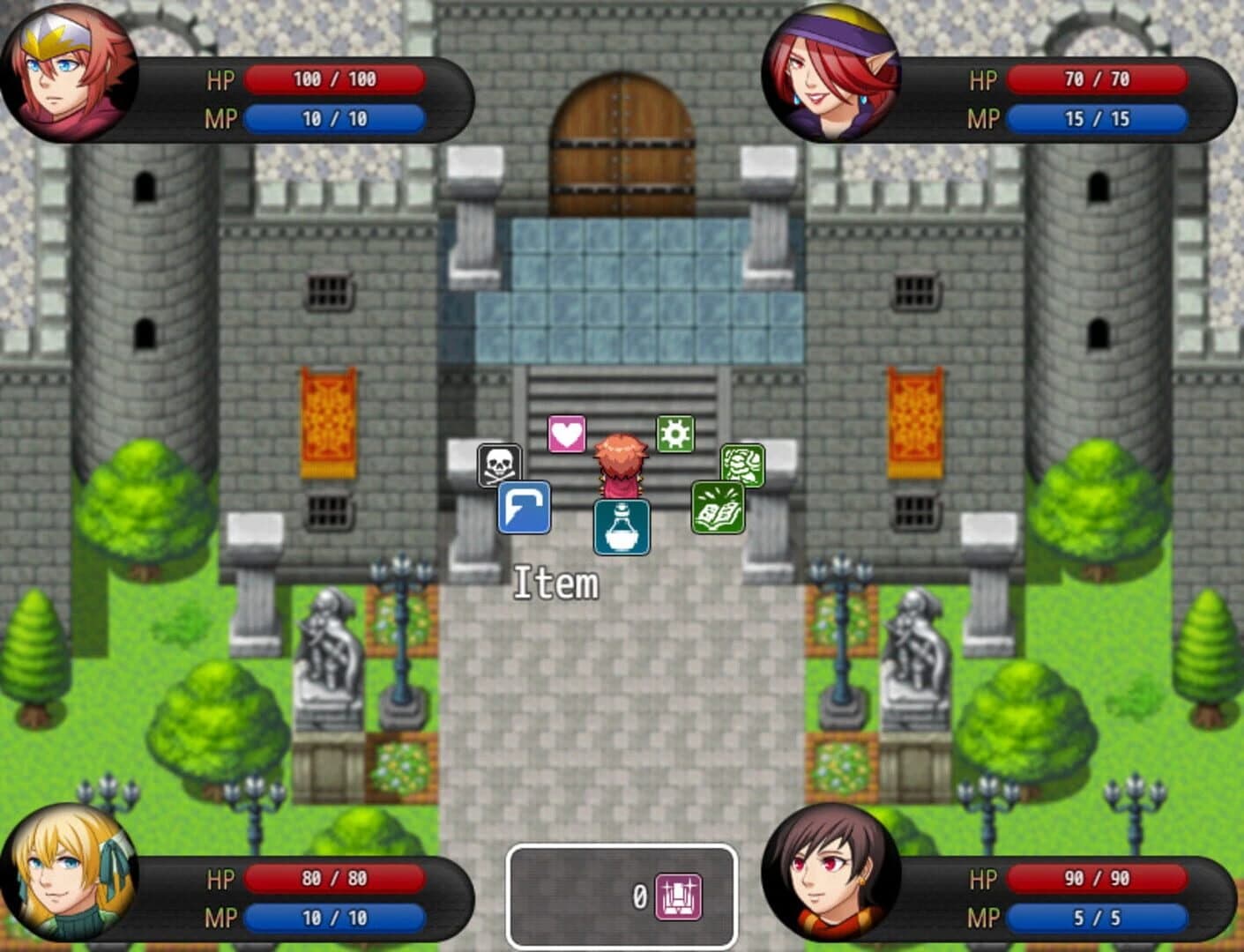Click the hero's HP bar reading 100/100
This screenshot has height=952, width=1244.
(335, 81)
